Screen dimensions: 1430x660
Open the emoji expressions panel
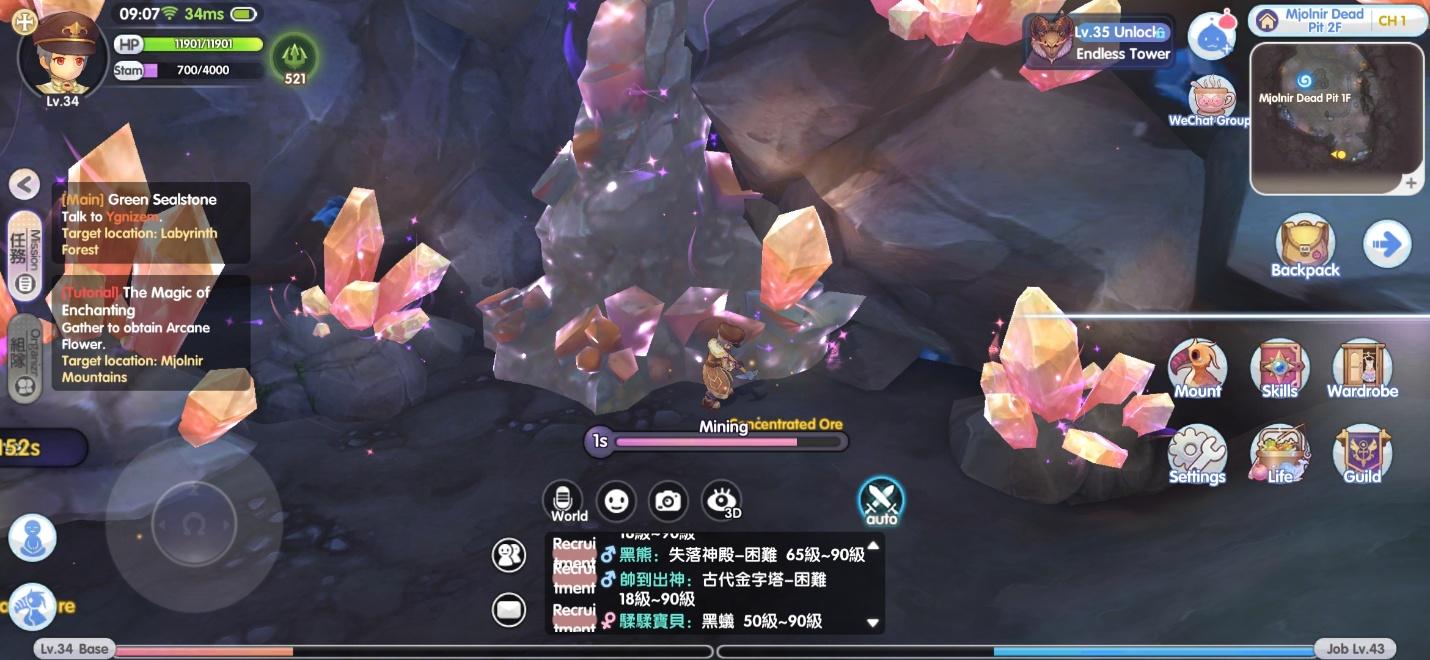pos(615,501)
